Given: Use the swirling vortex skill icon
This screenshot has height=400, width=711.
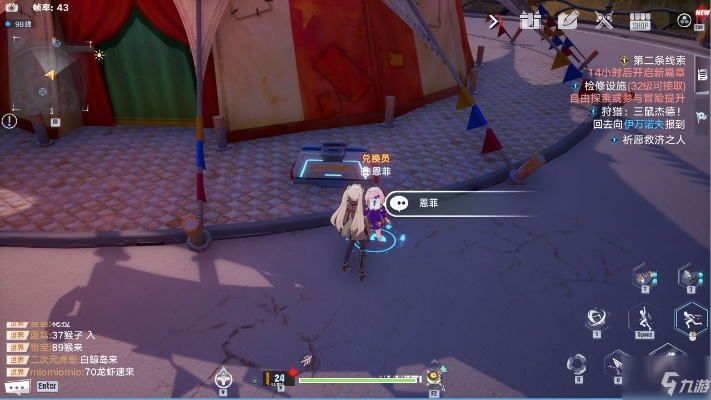Looking at the screenshot, I should 598,318.
